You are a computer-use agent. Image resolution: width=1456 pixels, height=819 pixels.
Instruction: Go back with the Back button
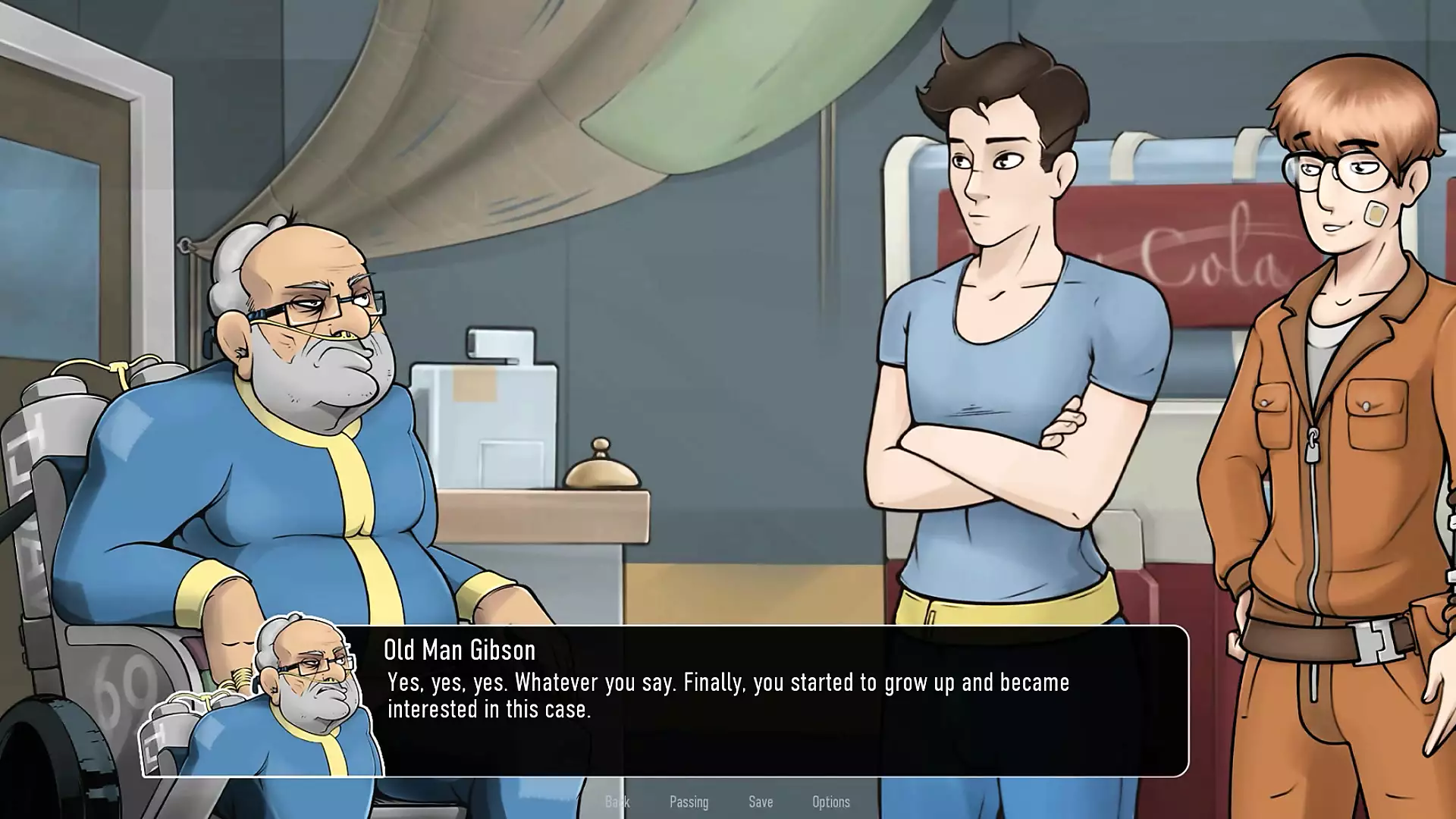(617, 802)
